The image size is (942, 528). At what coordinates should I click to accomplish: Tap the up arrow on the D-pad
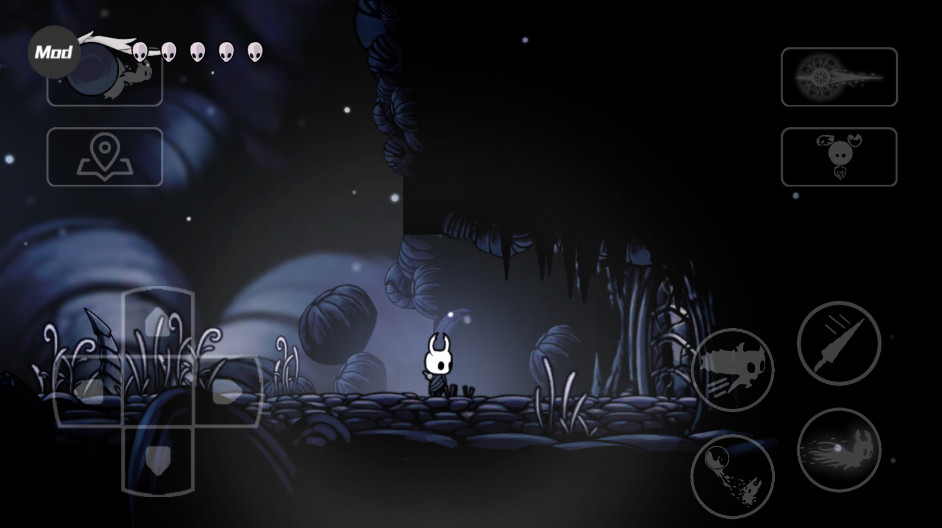[x=158, y=321]
